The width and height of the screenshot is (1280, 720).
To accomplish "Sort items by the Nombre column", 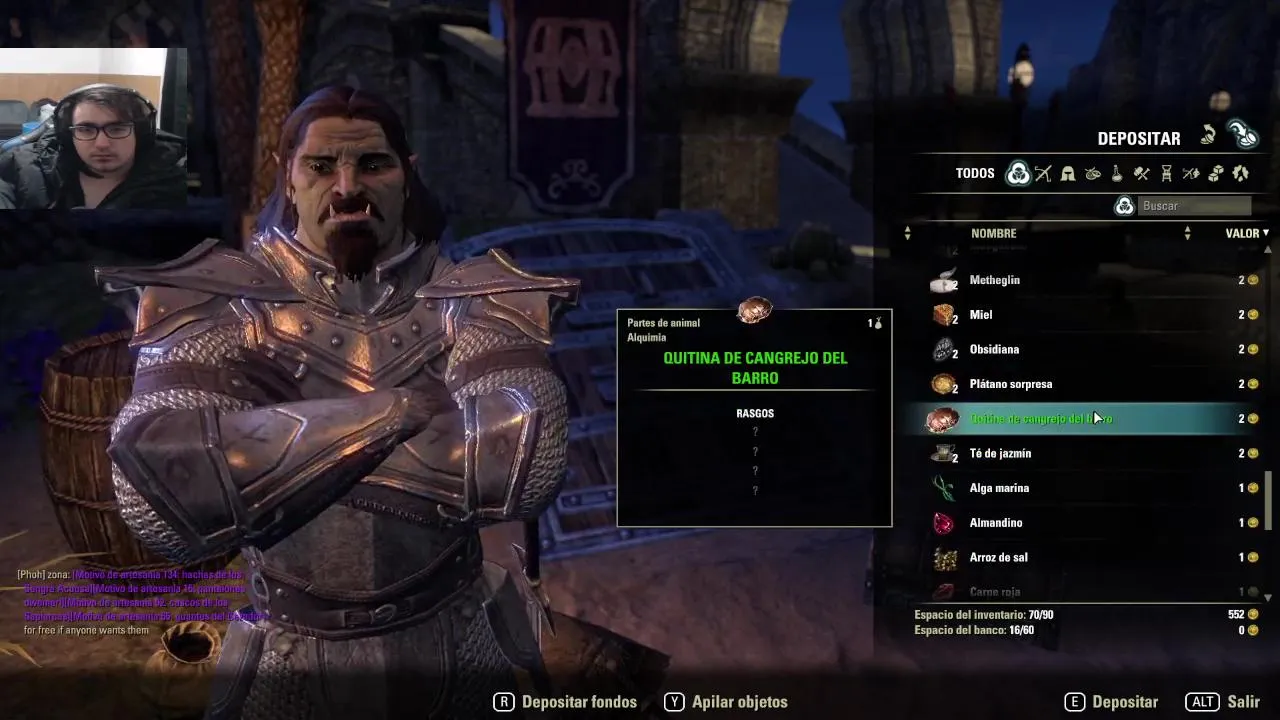I will pyautogui.click(x=993, y=233).
